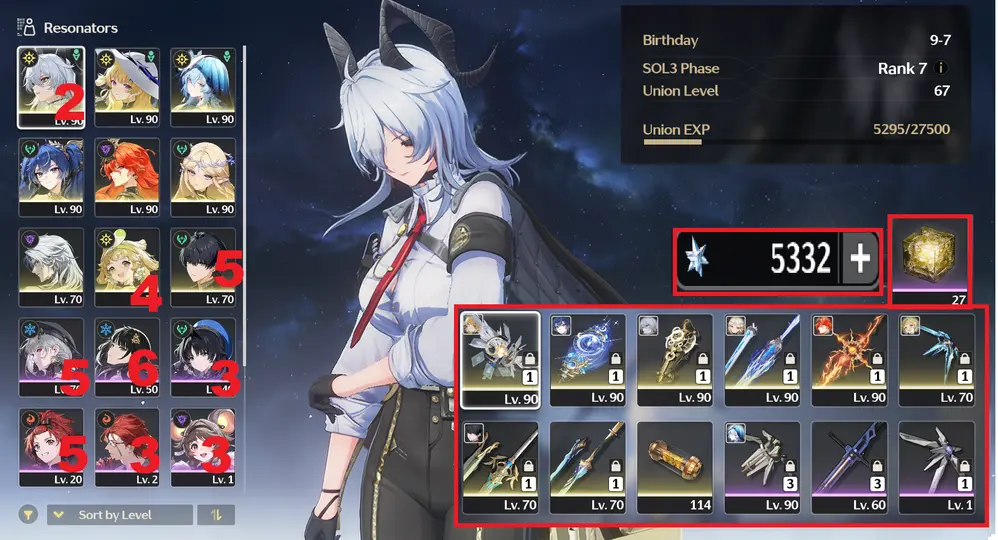
Task: Open the Resonators menu header icon
Action: pos(28,27)
